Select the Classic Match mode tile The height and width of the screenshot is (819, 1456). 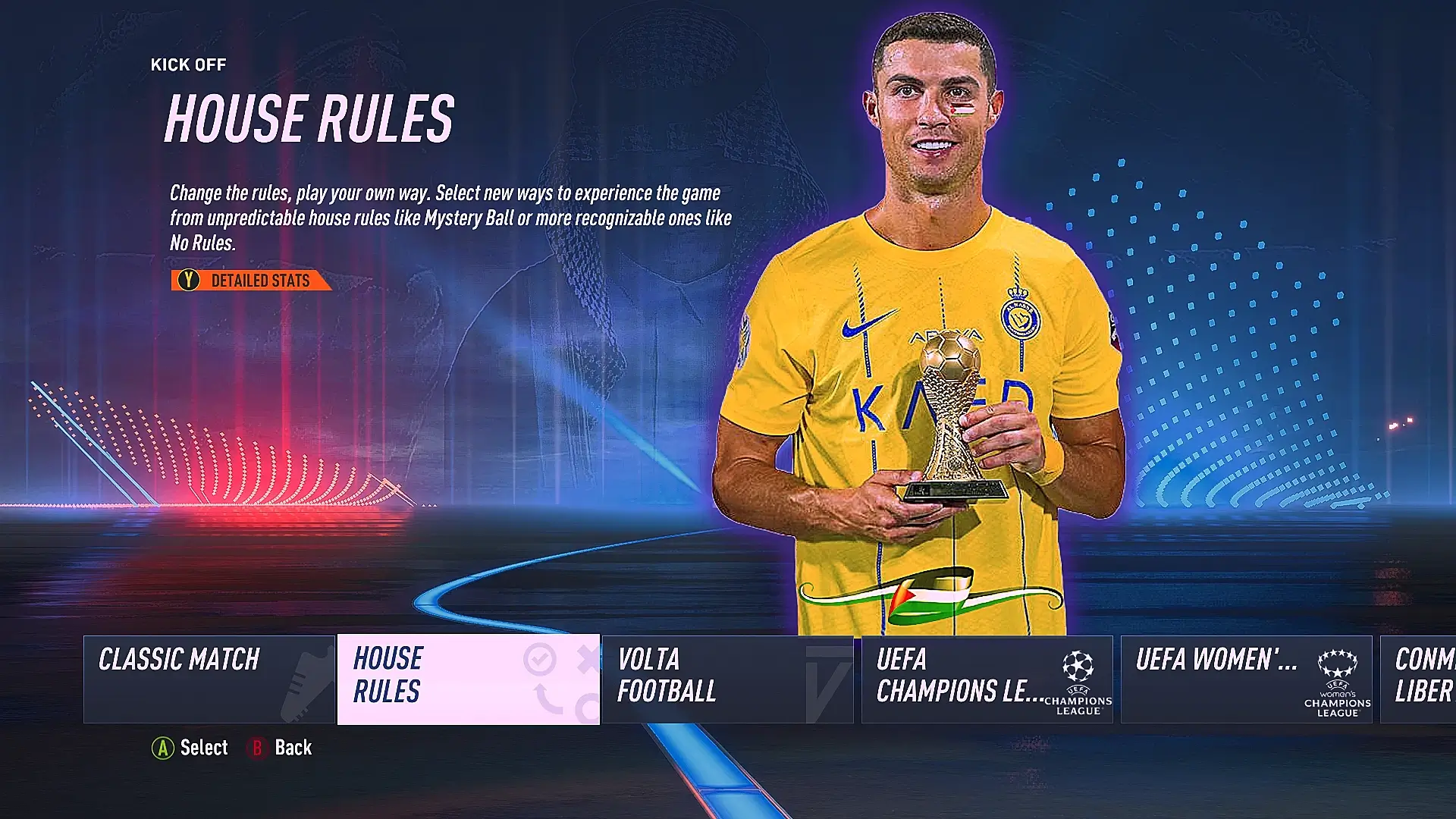[x=209, y=679]
